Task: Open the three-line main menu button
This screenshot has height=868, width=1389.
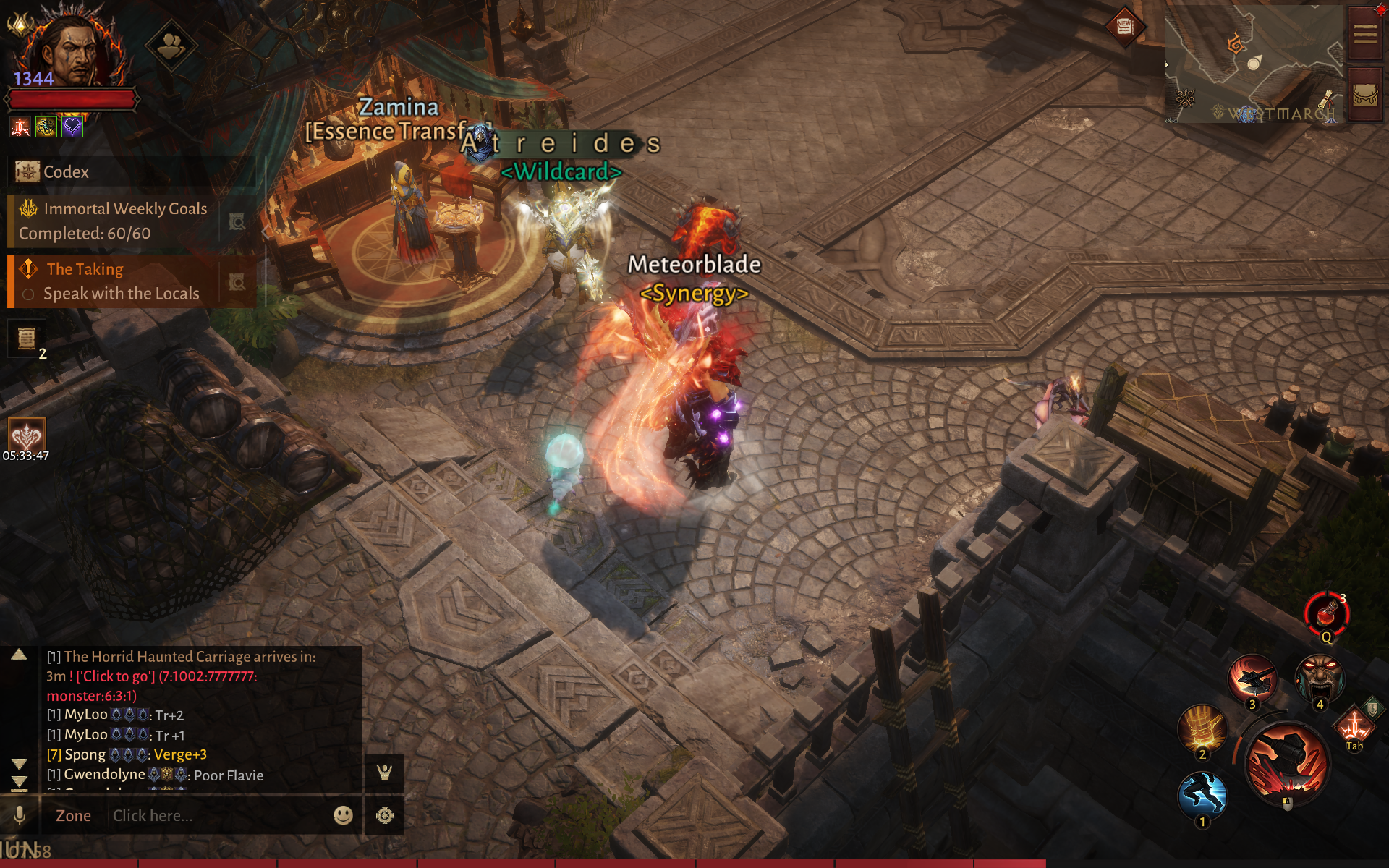Action: (x=1365, y=34)
